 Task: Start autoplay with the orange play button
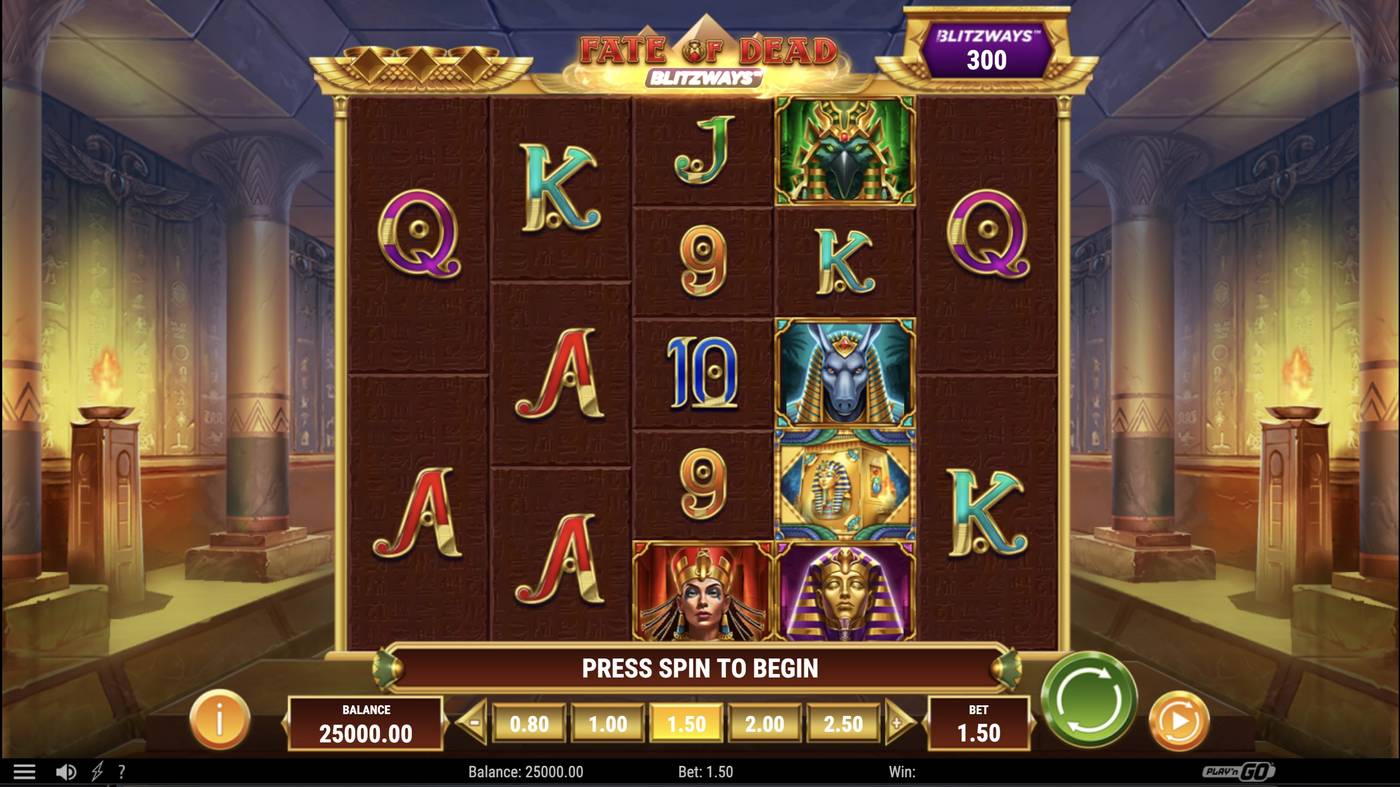coord(1179,721)
